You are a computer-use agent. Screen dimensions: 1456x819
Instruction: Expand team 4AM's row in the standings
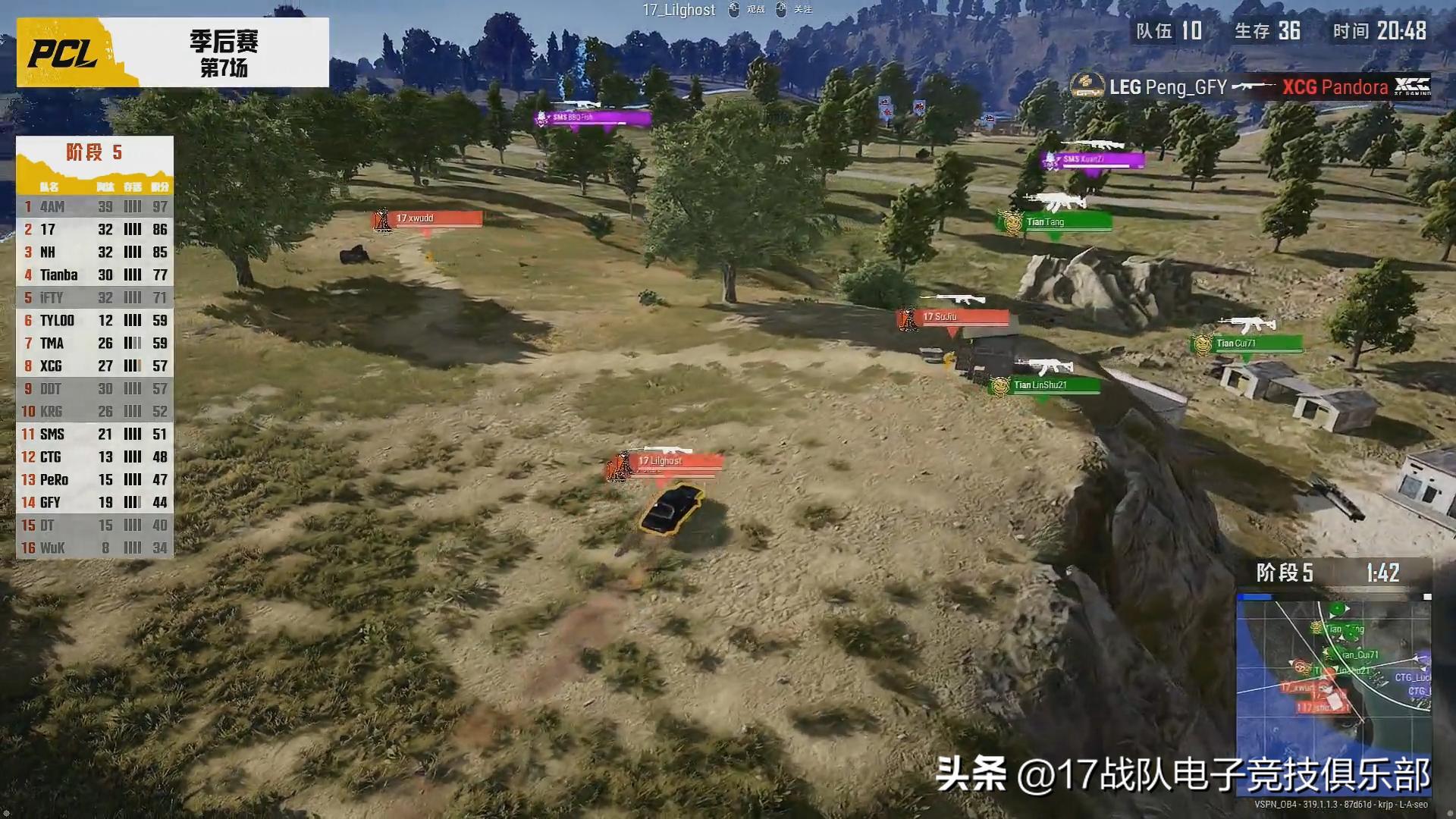pyautogui.click(x=93, y=206)
